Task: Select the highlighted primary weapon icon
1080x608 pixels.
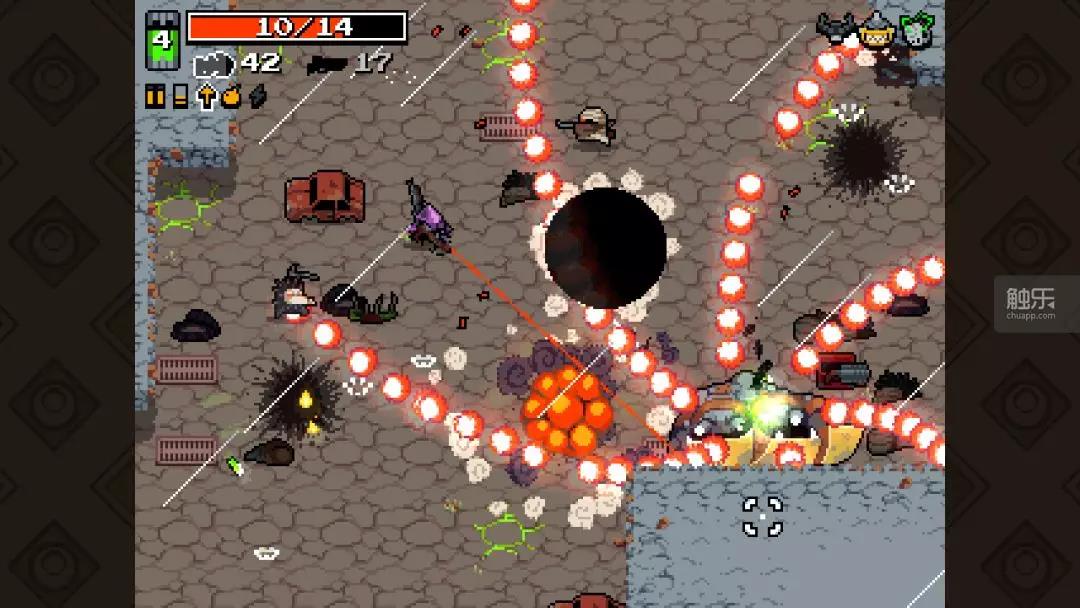Action: pyautogui.click(x=212, y=64)
